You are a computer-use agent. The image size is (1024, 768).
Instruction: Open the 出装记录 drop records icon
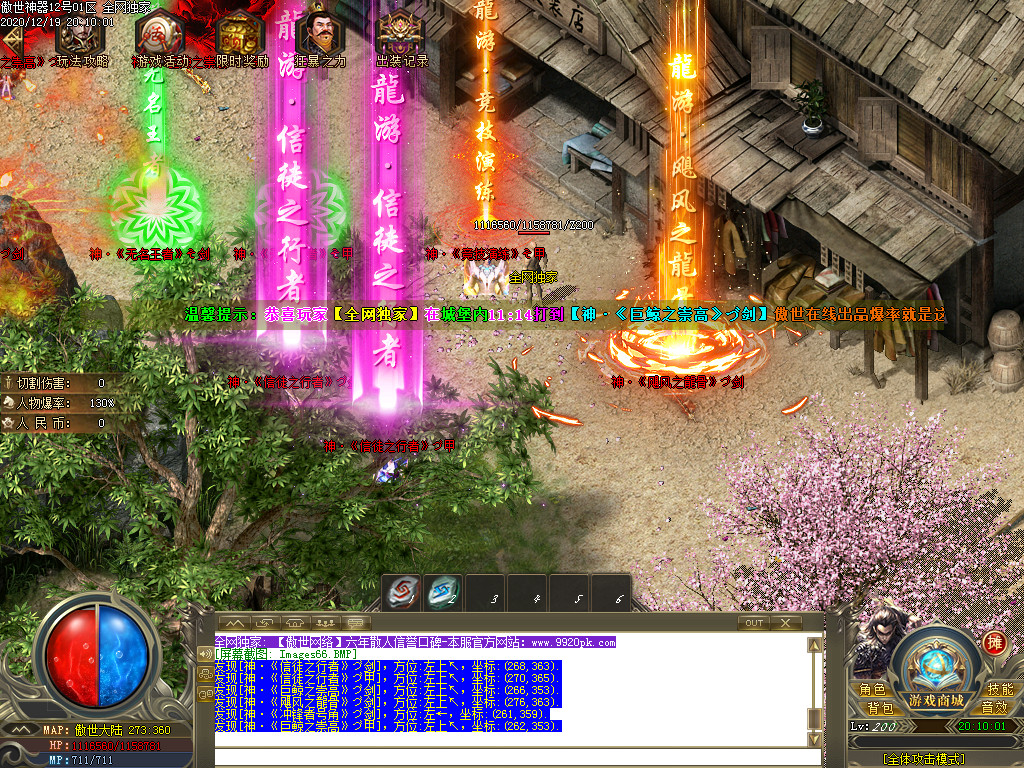point(401,37)
